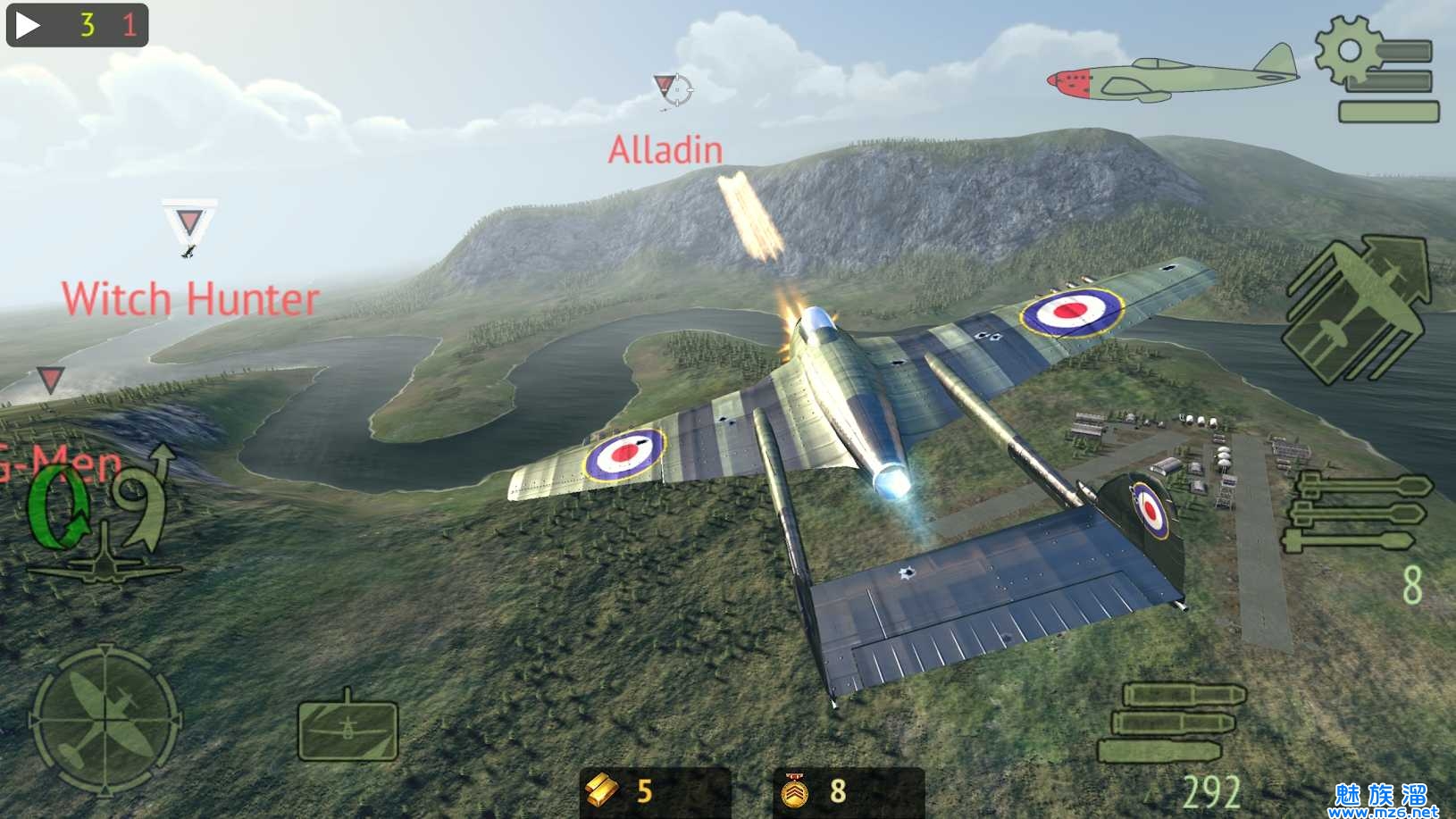The height and width of the screenshot is (819, 1456).
Task: Tap the play arrow button
Action: [x=28, y=24]
